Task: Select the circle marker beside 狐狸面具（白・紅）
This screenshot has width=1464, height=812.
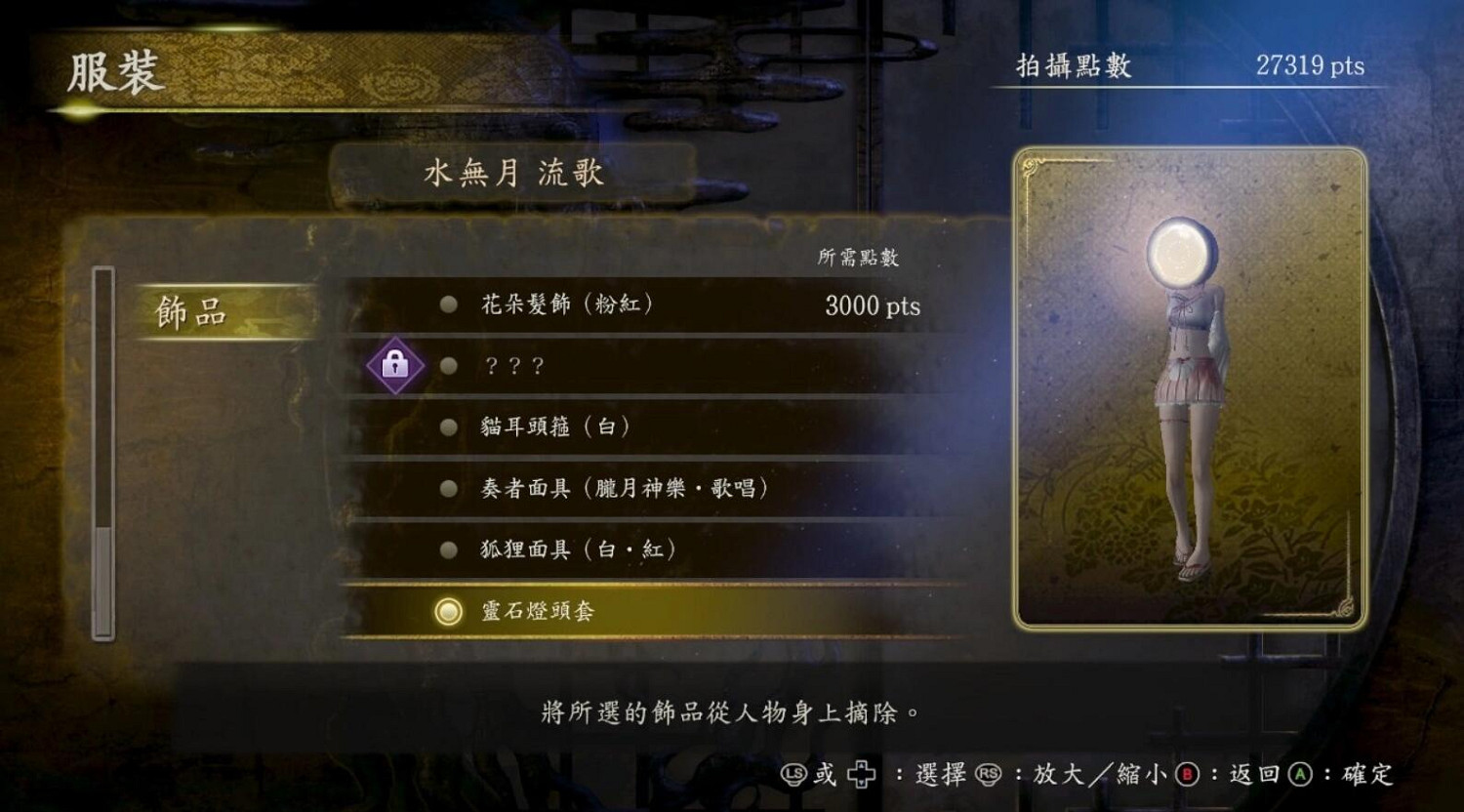Action: pos(448,549)
